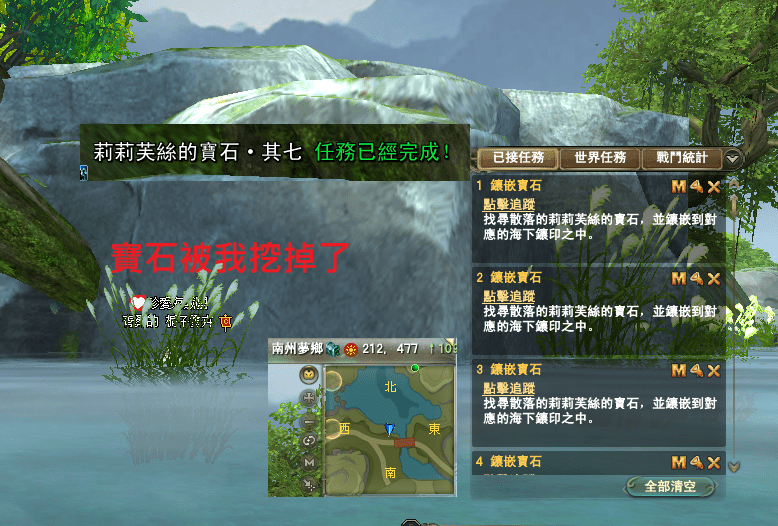Collapse the quest tracker with the arrow button
The height and width of the screenshot is (526, 778).
(x=733, y=158)
